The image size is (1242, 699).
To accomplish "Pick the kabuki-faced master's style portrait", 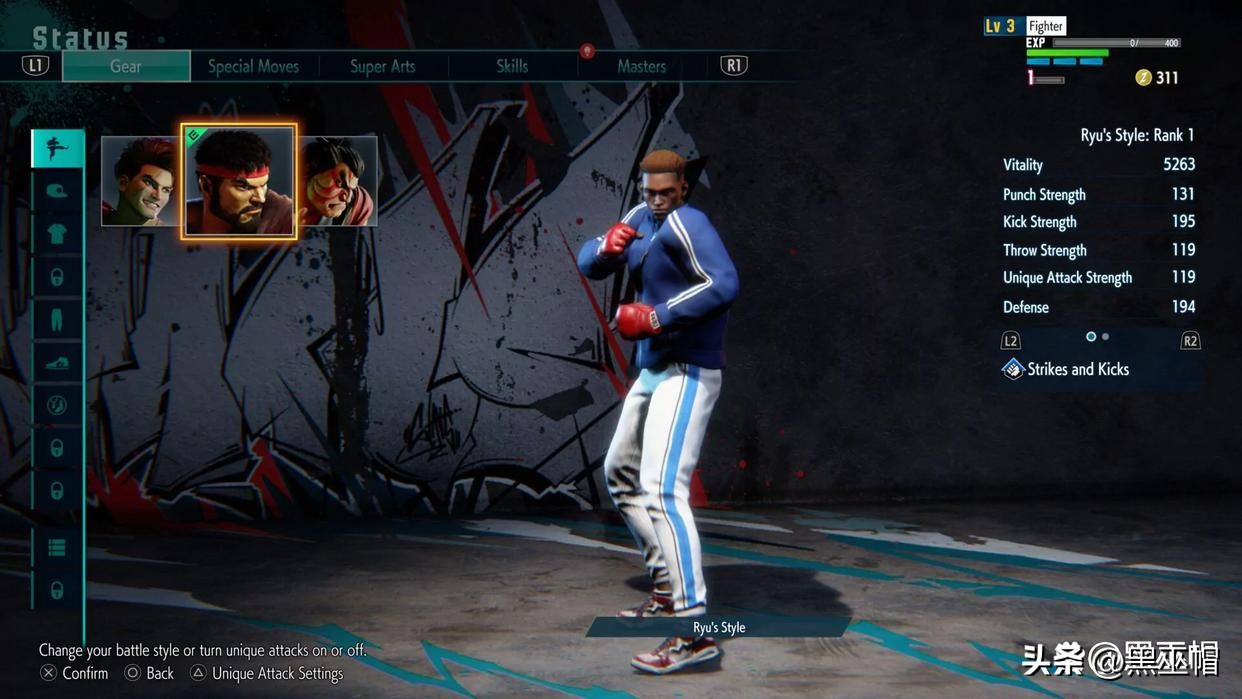I will click(340, 181).
